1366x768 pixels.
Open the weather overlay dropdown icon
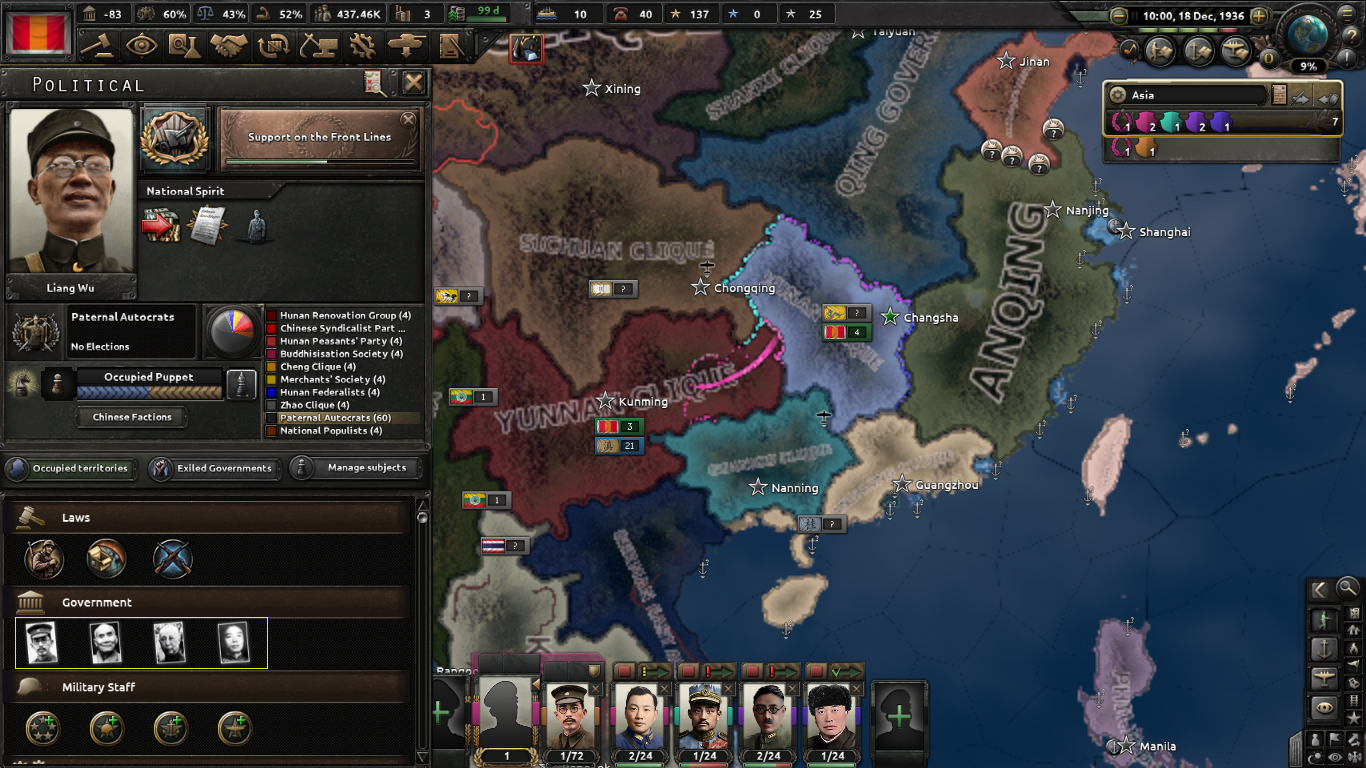[1314, 755]
